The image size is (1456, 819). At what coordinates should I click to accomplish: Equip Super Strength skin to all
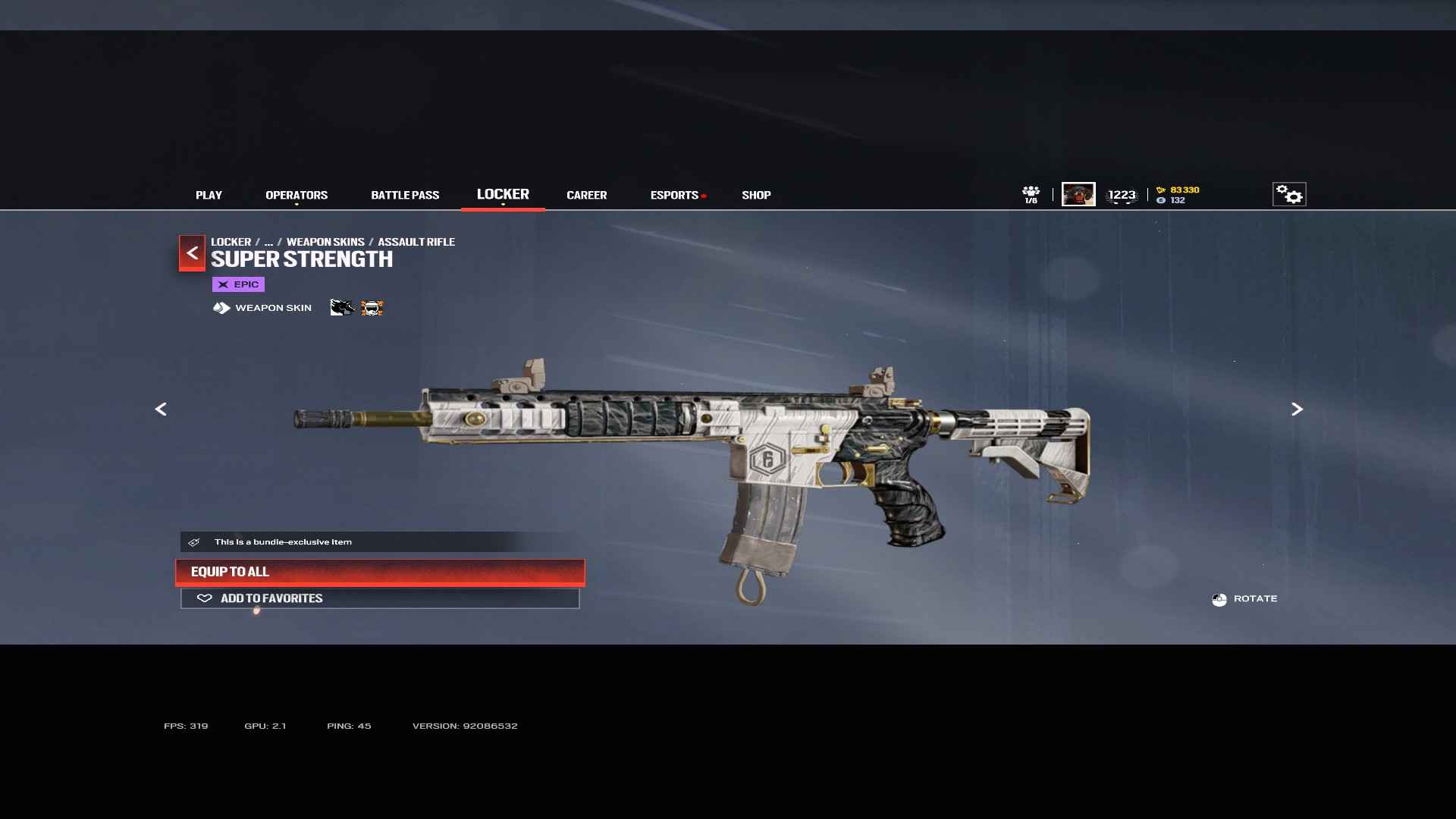[x=380, y=572]
